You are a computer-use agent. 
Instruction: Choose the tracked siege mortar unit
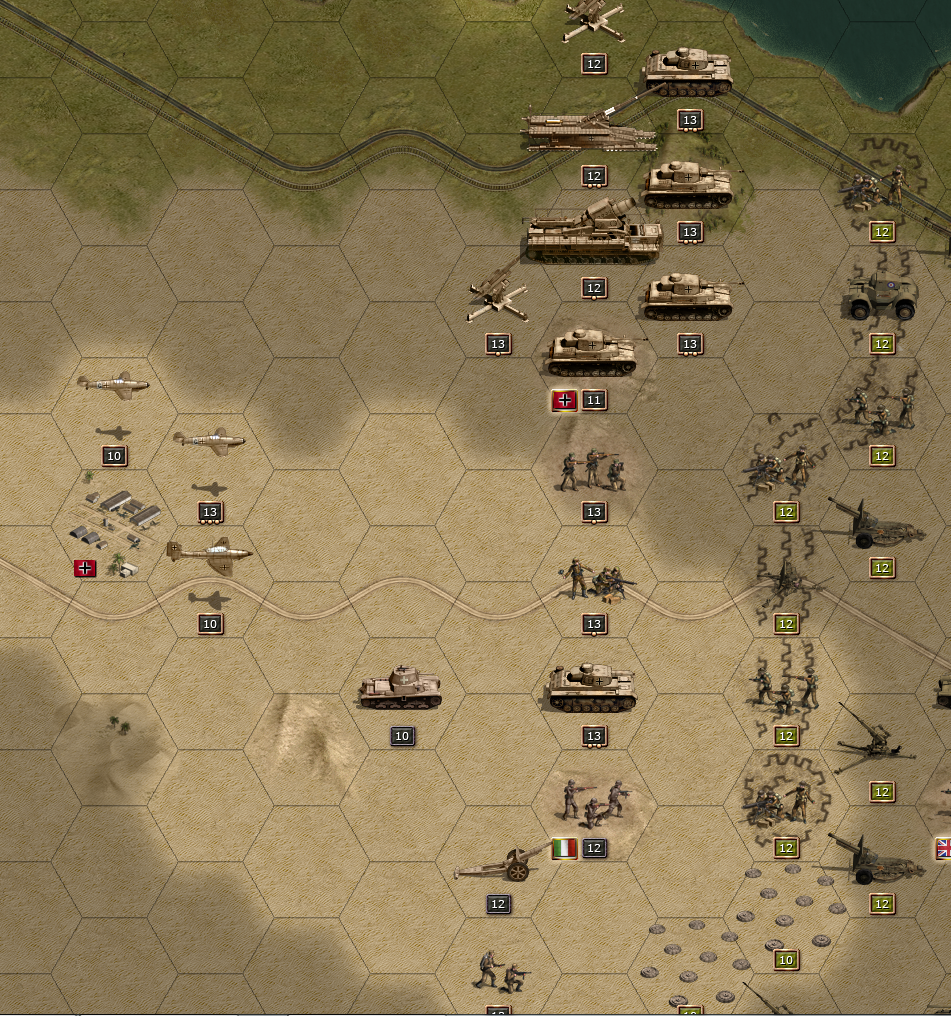pyautogui.click(x=594, y=235)
